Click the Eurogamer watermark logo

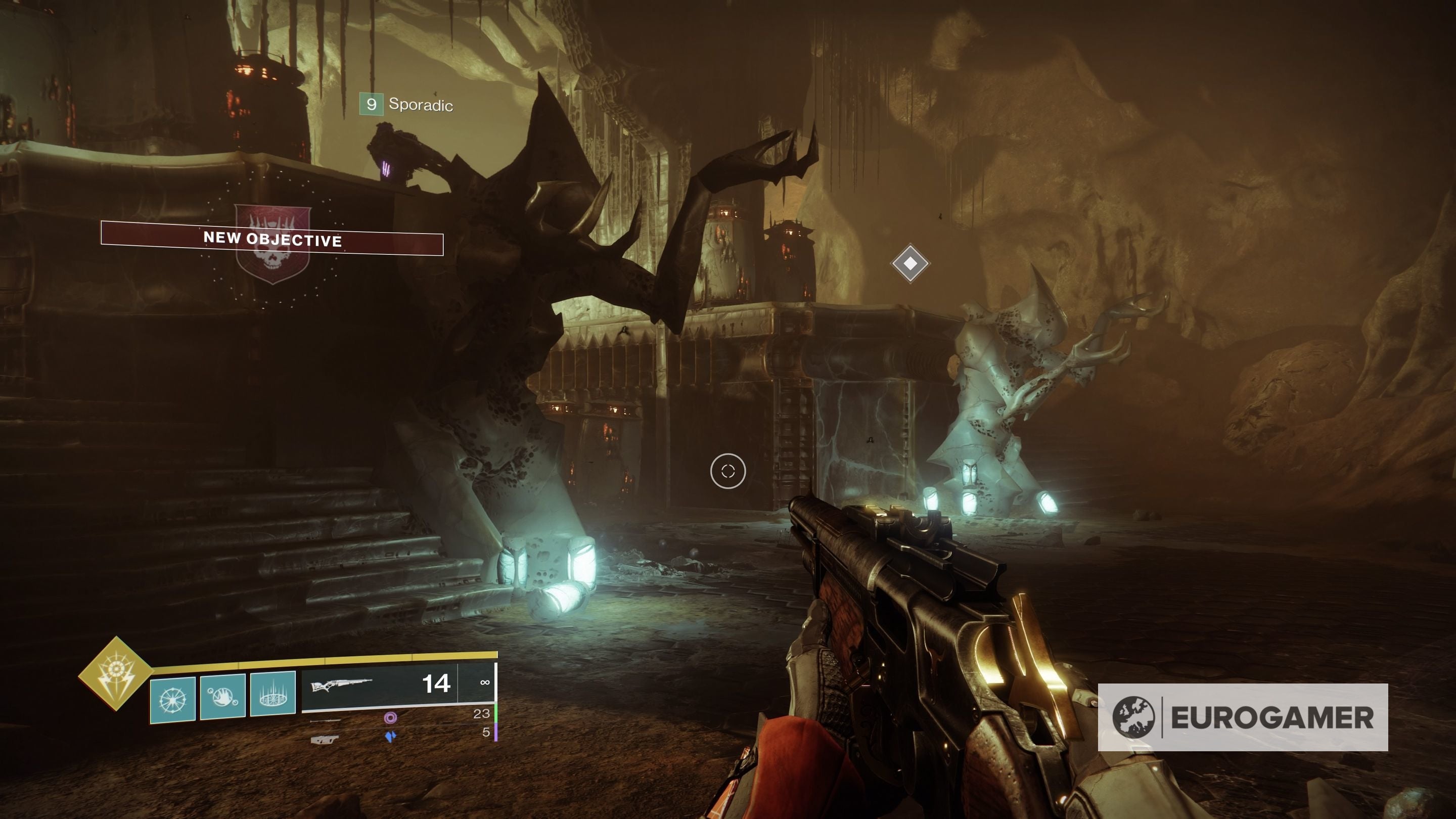click(1242, 717)
